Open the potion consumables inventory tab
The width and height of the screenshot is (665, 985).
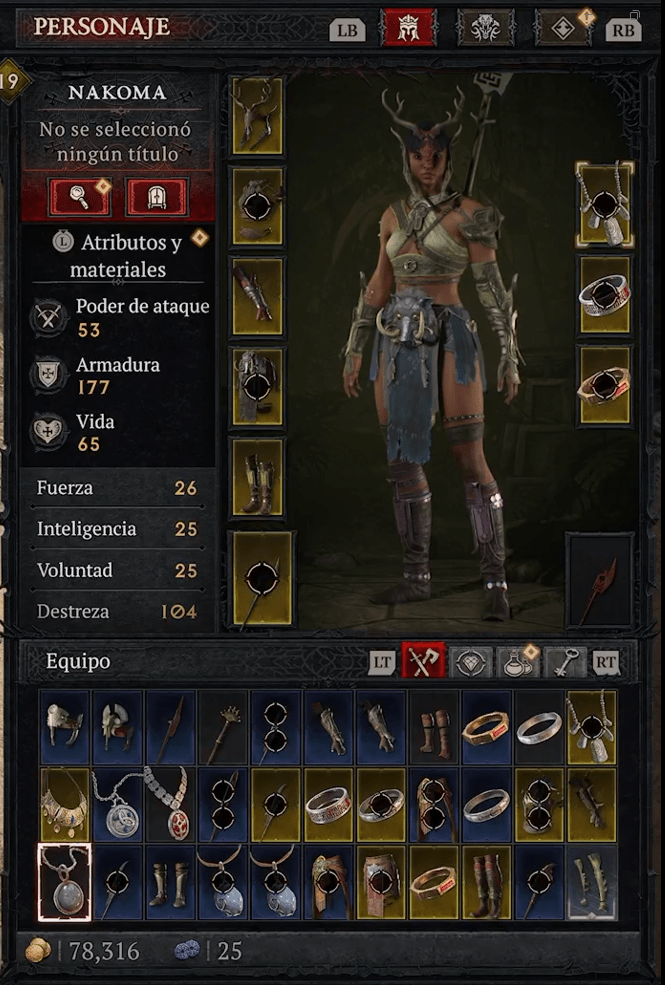tap(516, 661)
